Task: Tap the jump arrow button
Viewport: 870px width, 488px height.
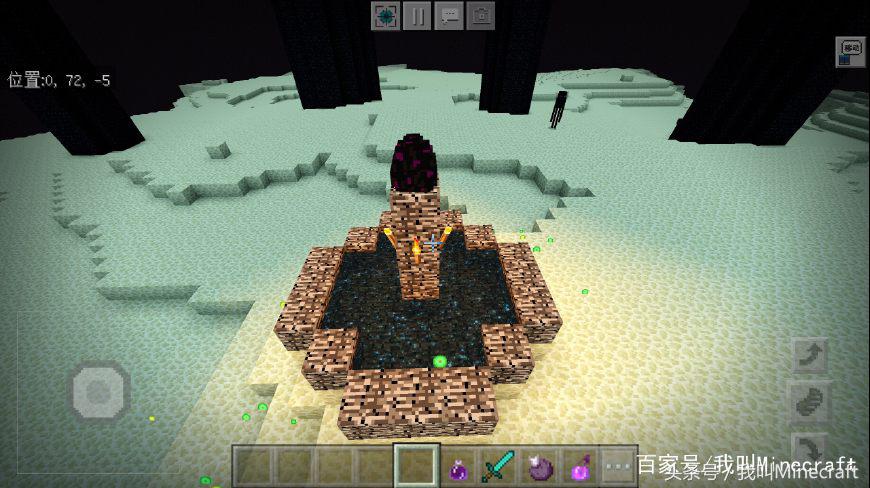Action: click(x=810, y=357)
